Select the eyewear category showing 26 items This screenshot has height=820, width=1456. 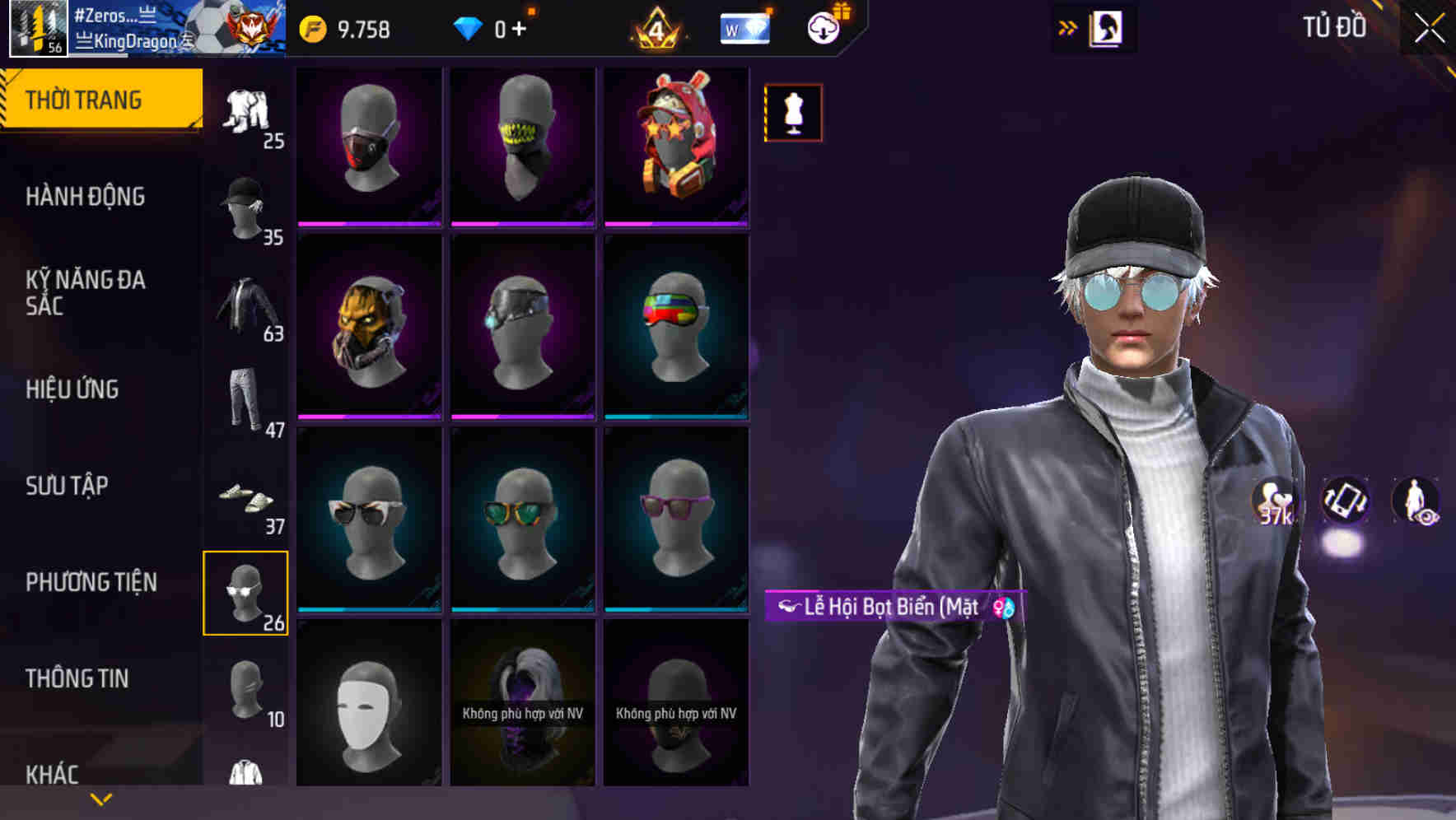[245, 594]
